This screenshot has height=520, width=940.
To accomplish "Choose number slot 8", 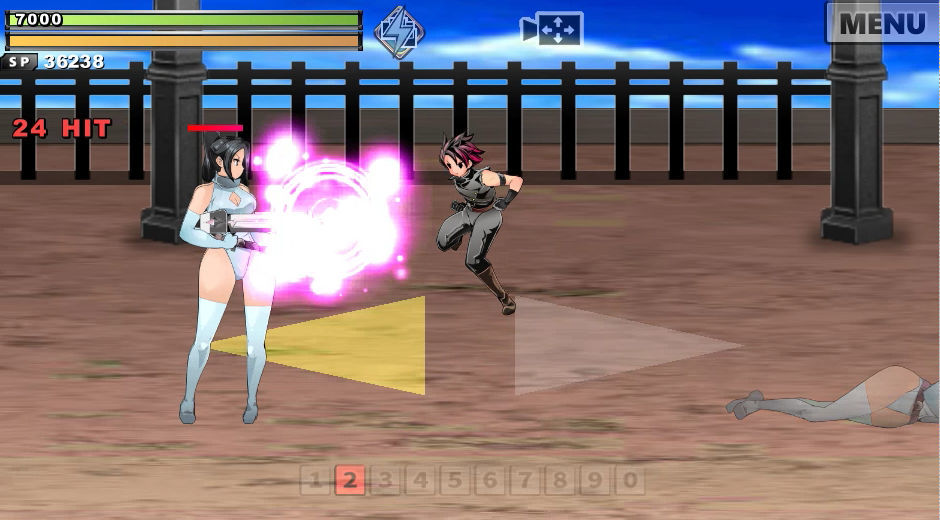I will (560, 481).
